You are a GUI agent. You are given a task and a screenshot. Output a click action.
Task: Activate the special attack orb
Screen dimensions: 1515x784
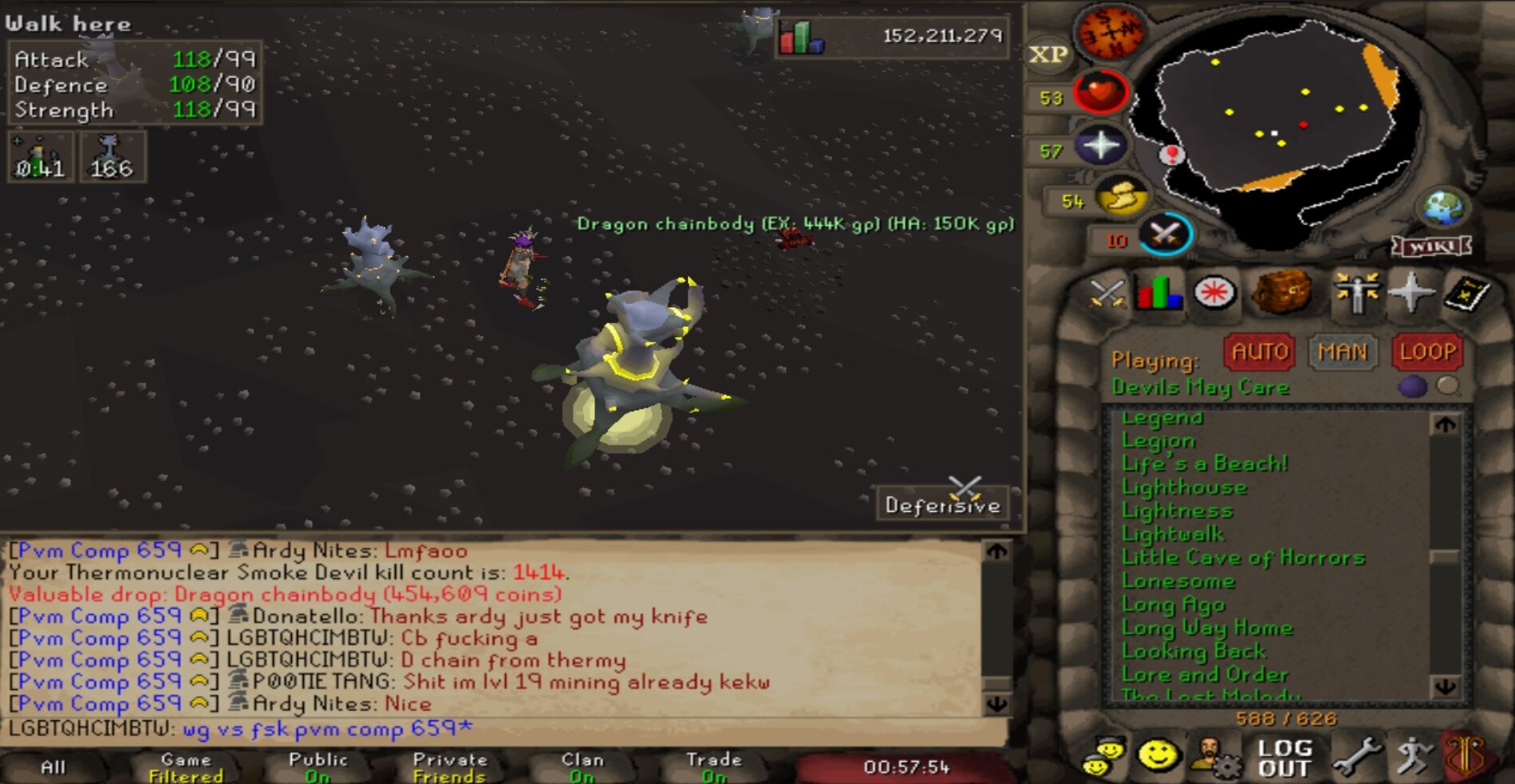[x=1165, y=235]
